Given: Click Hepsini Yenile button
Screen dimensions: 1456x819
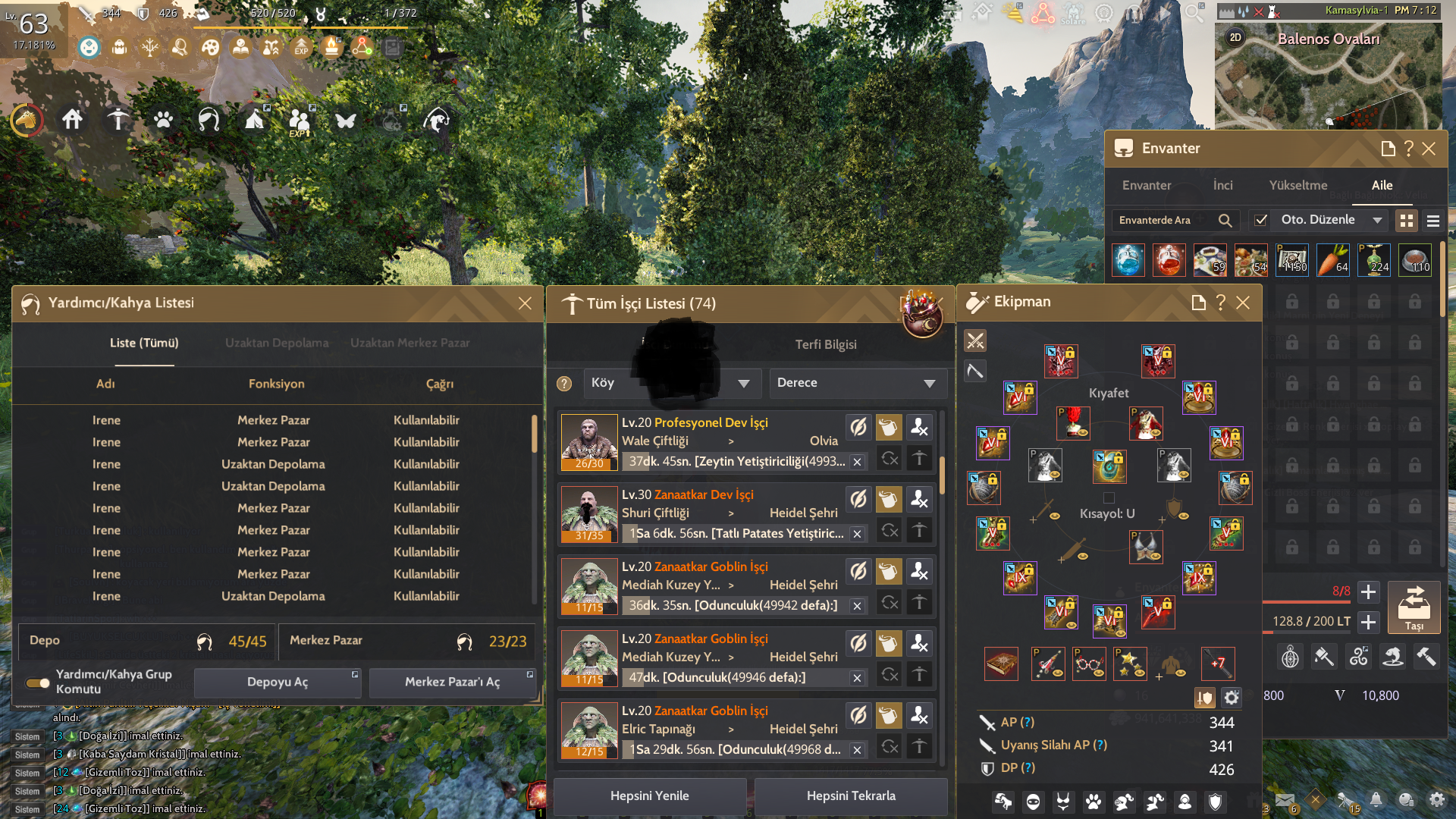Looking at the screenshot, I should coord(649,795).
